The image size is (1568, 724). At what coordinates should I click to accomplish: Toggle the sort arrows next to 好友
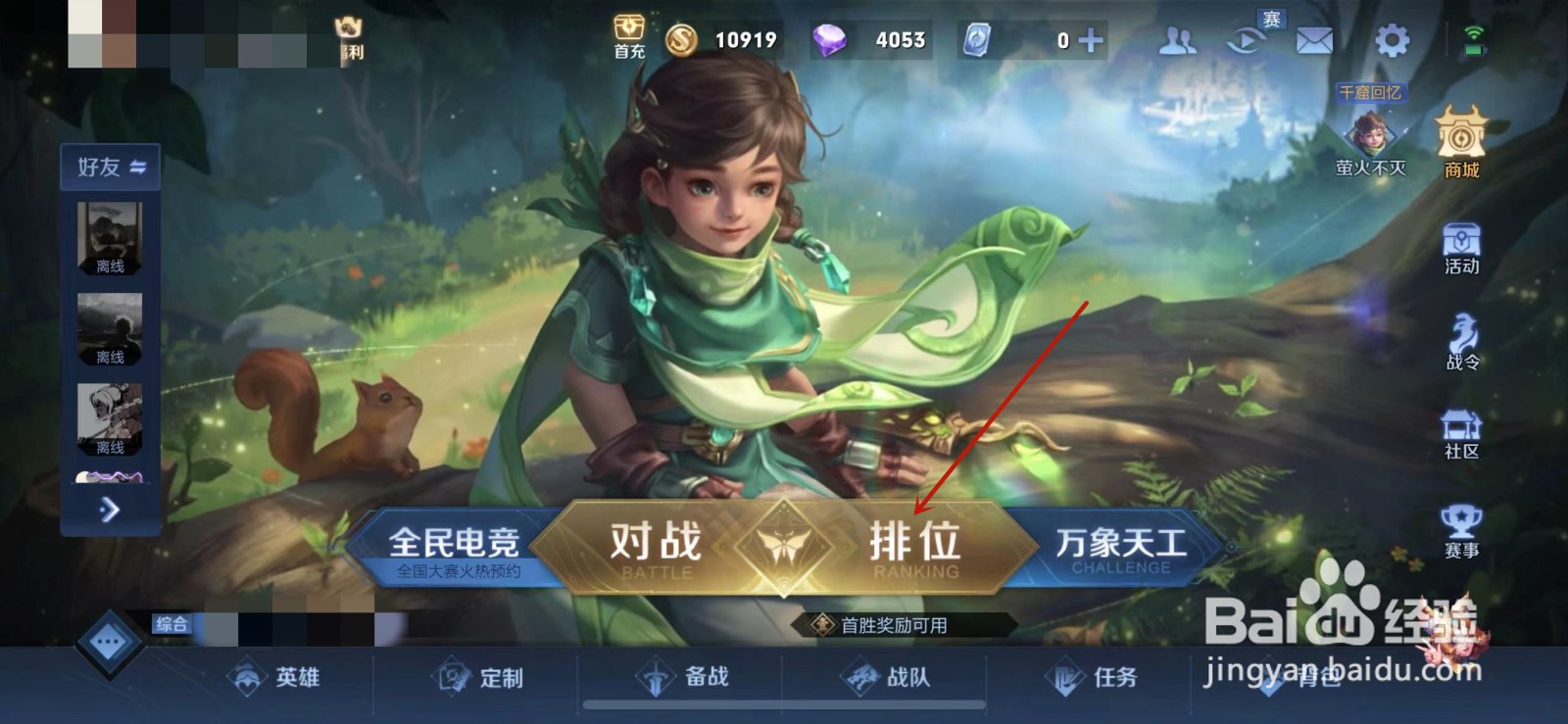tap(136, 167)
